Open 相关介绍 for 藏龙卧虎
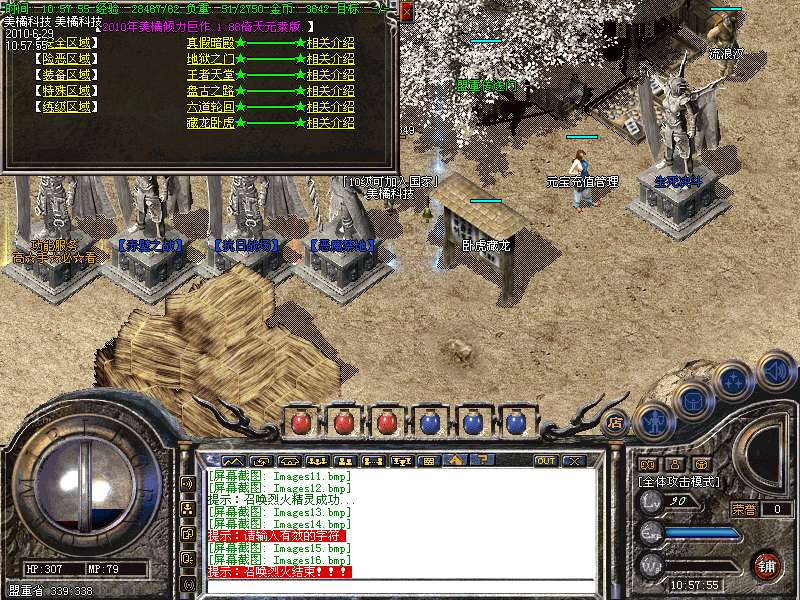The image size is (800, 600). pyautogui.click(x=330, y=123)
